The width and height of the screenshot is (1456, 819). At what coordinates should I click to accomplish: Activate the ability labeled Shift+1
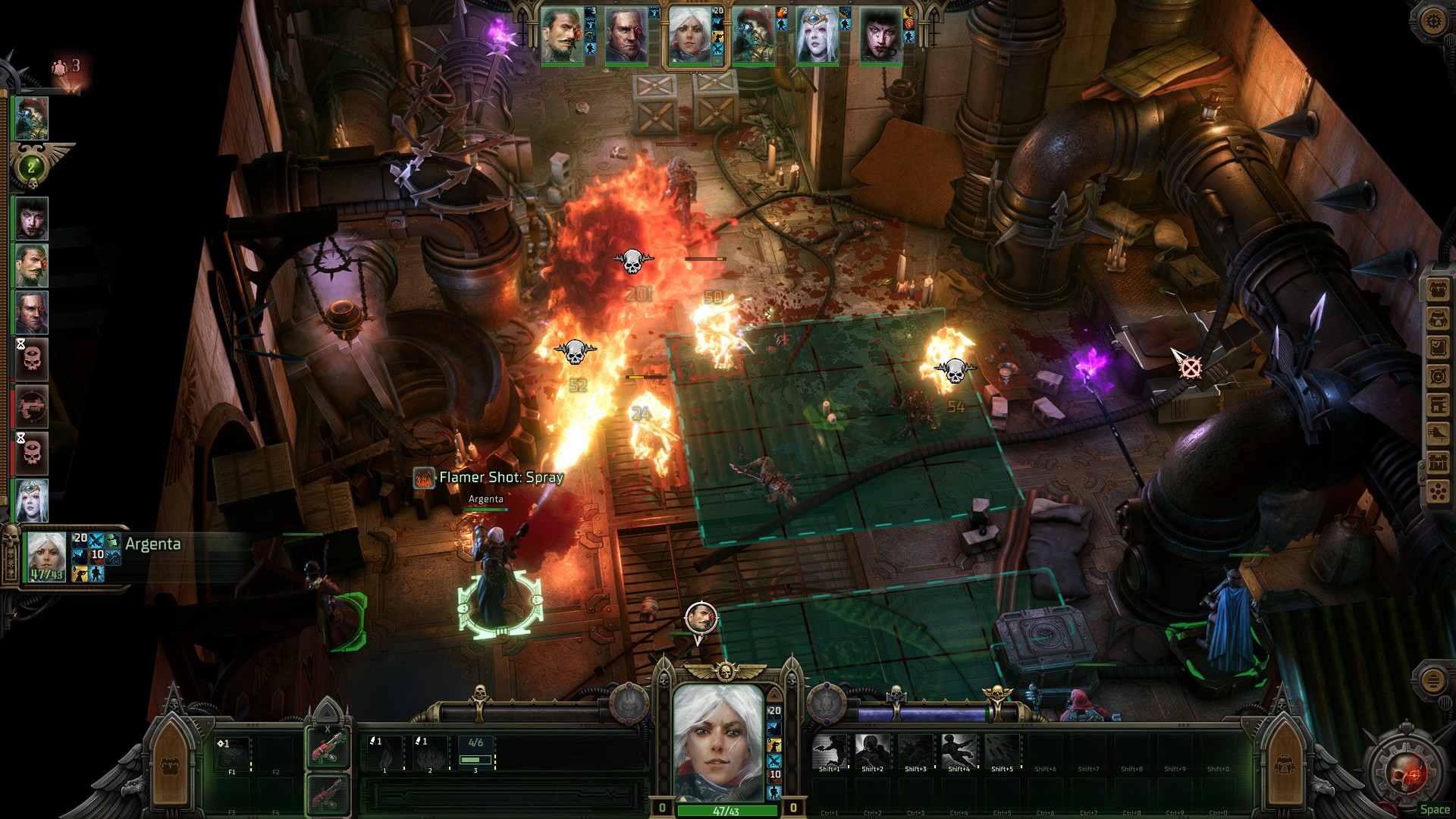(829, 751)
